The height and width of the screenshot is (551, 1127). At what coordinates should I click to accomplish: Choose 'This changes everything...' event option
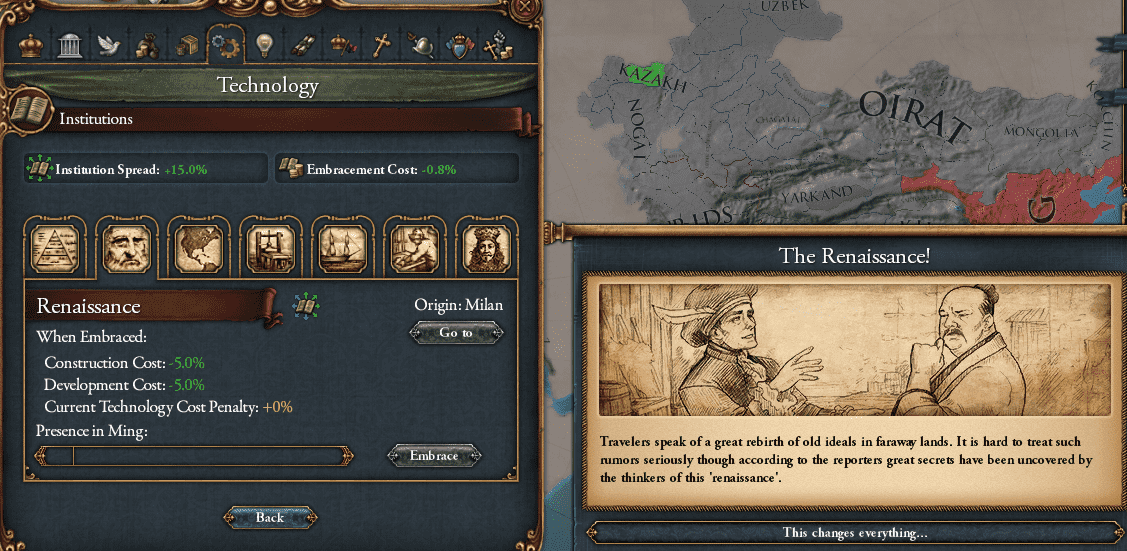pyautogui.click(x=855, y=533)
